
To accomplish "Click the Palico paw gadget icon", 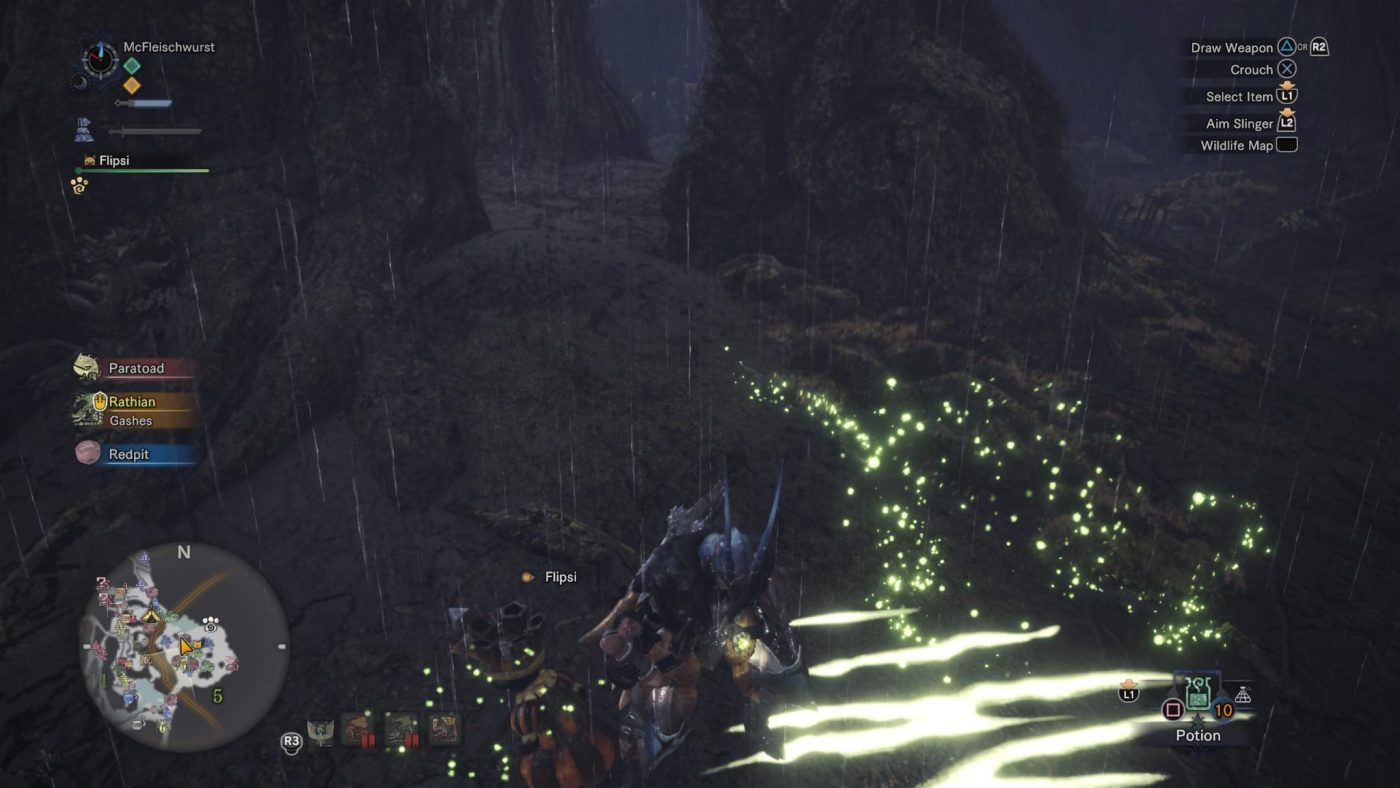I will 79,186.
